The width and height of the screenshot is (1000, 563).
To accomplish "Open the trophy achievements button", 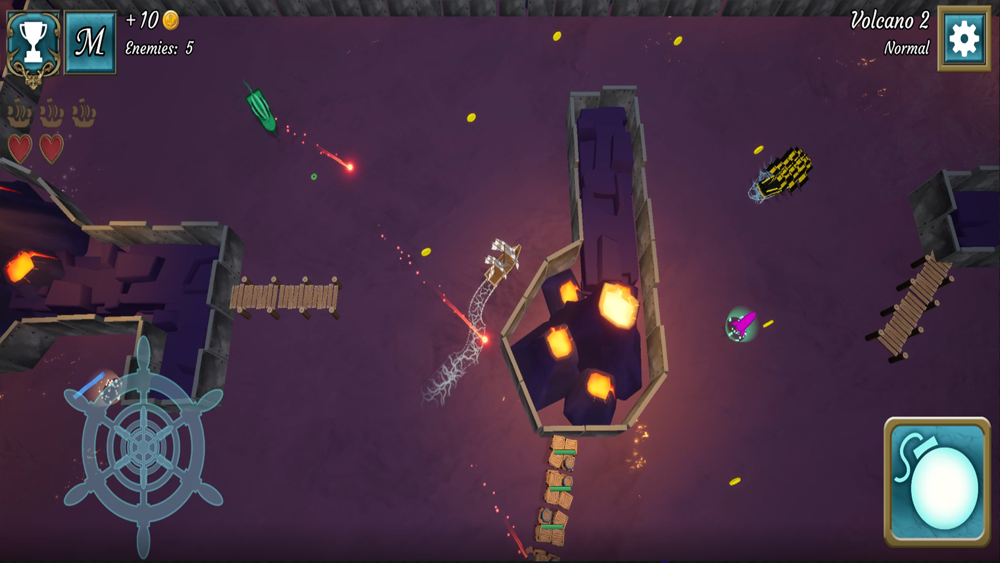I will click(x=34, y=42).
